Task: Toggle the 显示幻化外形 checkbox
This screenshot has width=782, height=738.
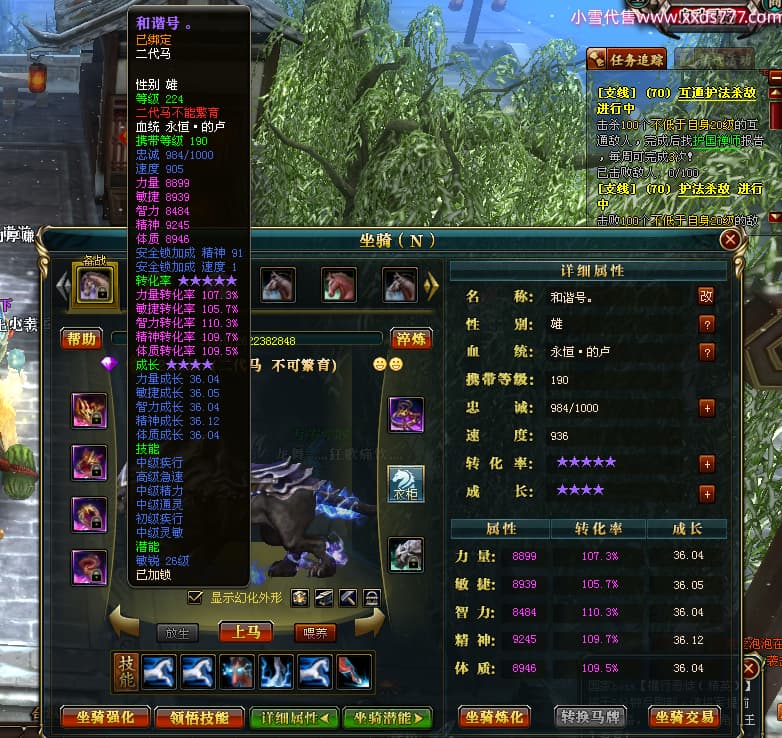Action: (x=196, y=597)
